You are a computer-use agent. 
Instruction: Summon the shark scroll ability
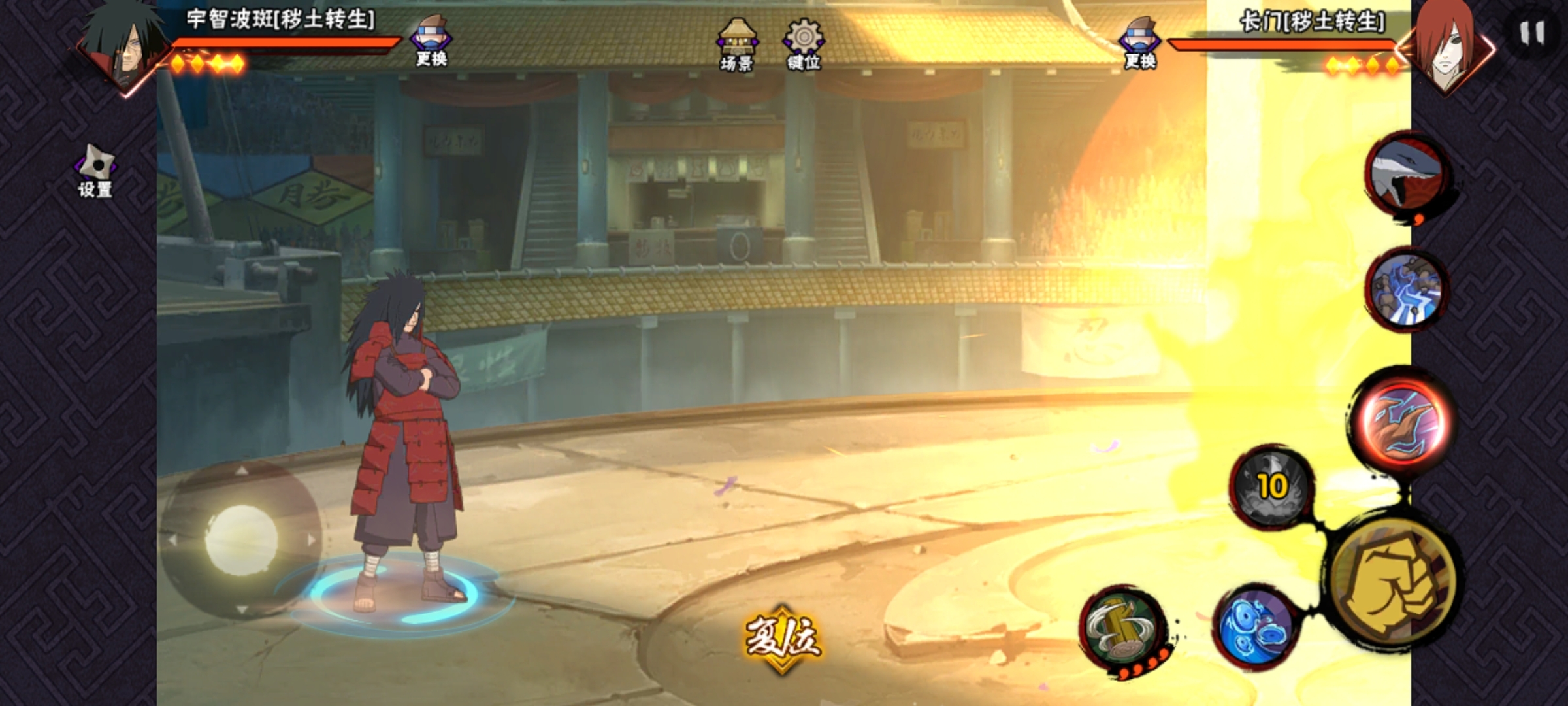[1407, 175]
